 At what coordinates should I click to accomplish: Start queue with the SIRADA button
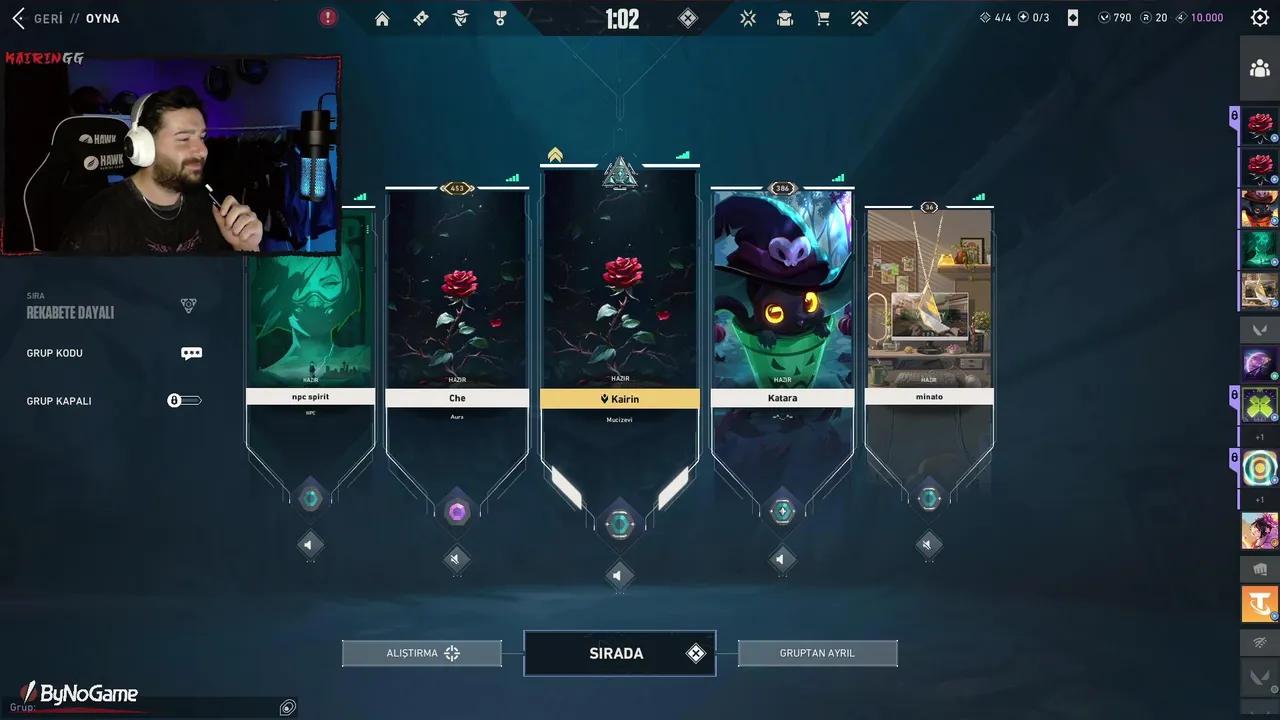619,653
